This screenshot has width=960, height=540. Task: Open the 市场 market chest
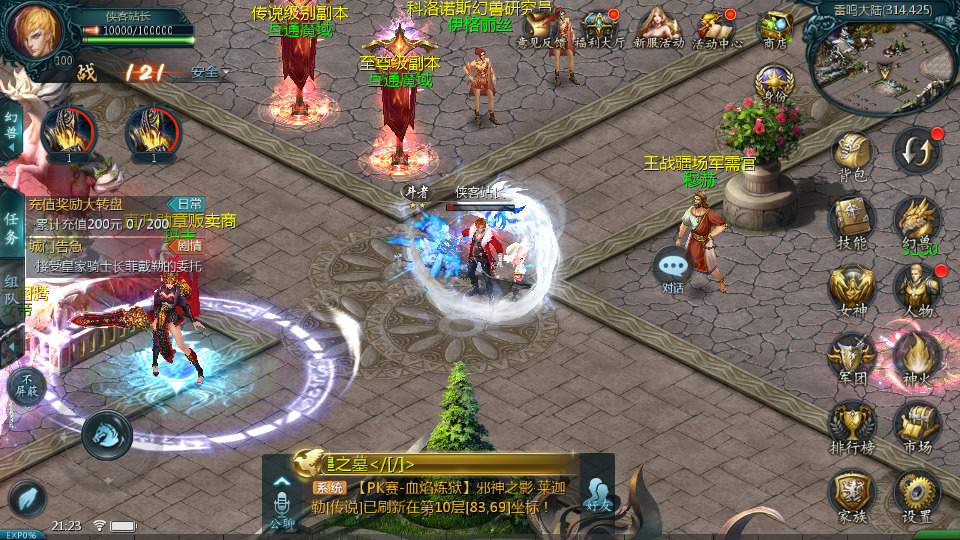pyautogui.click(x=916, y=424)
